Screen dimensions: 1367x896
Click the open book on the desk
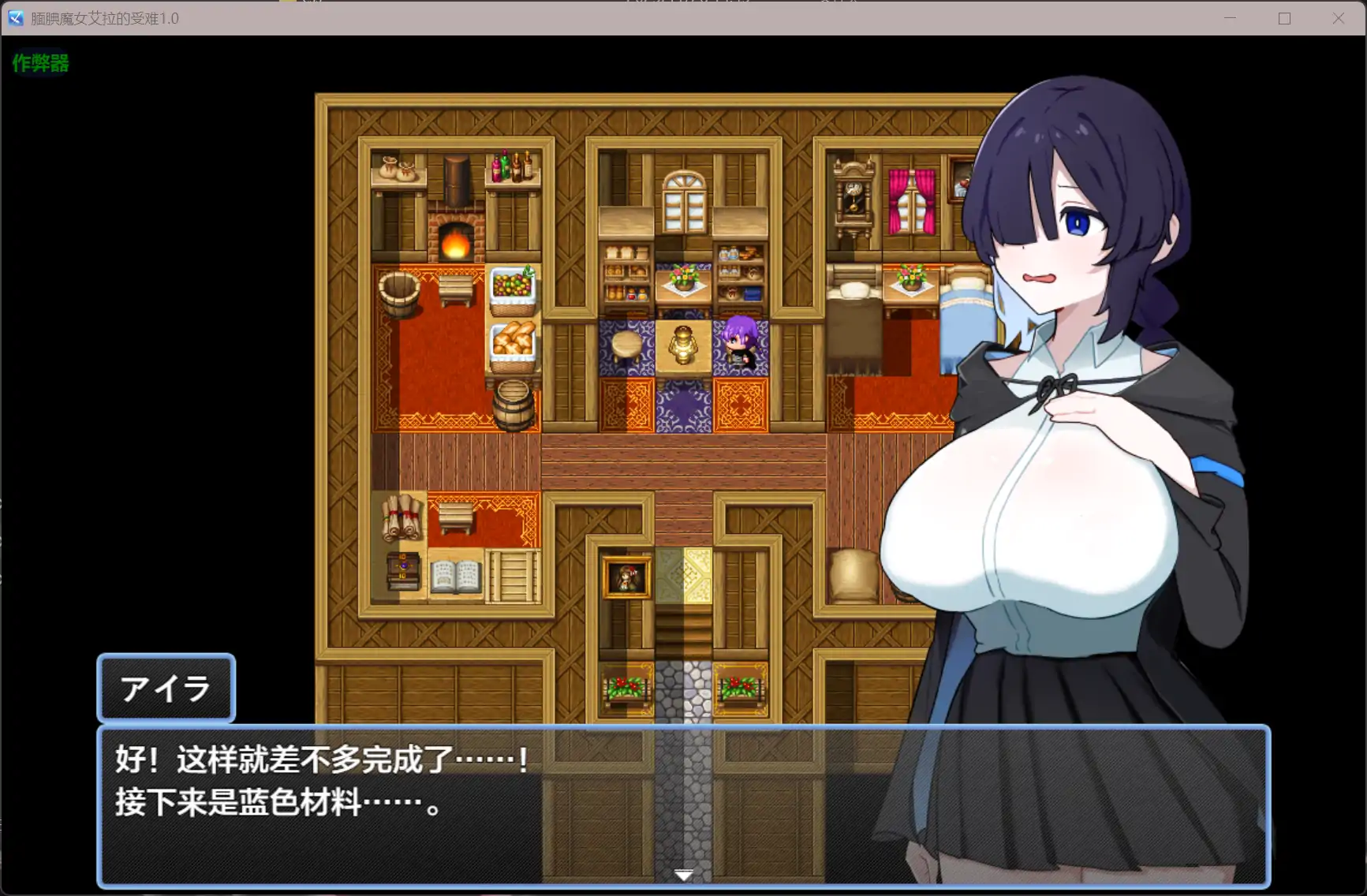point(455,574)
